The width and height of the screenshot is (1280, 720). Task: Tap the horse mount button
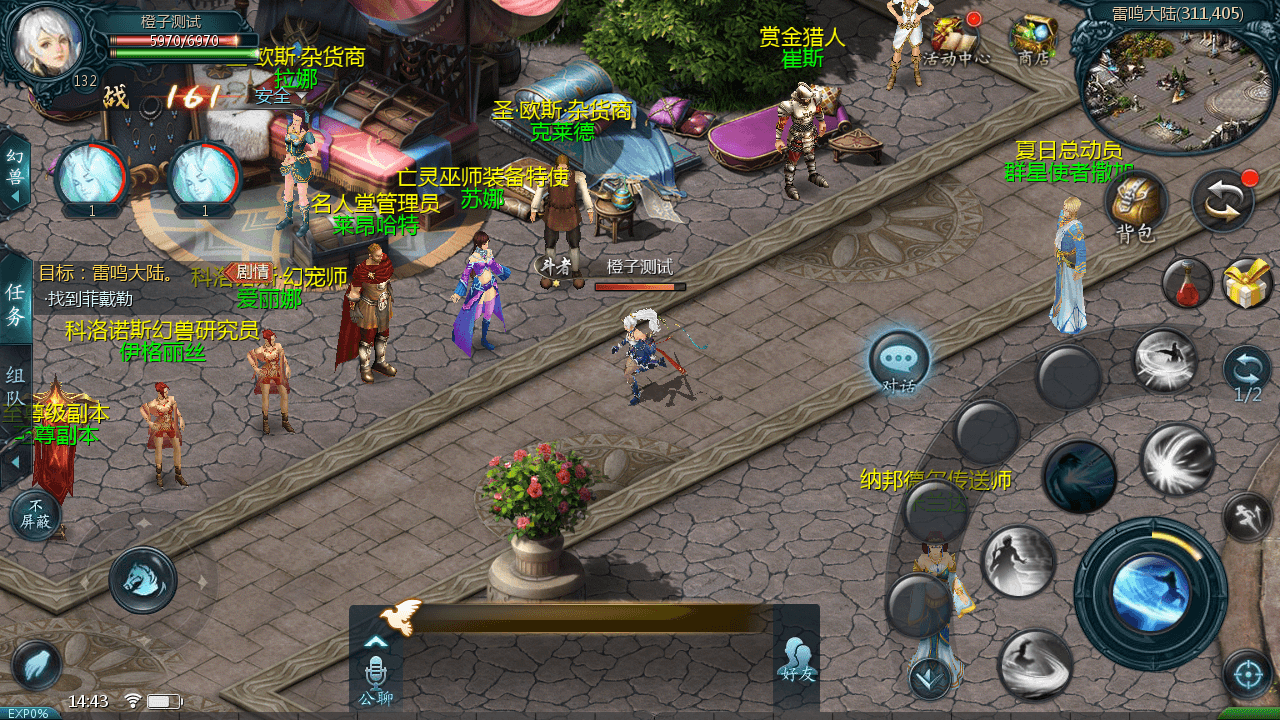pyautogui.click(x=143, y=580)
